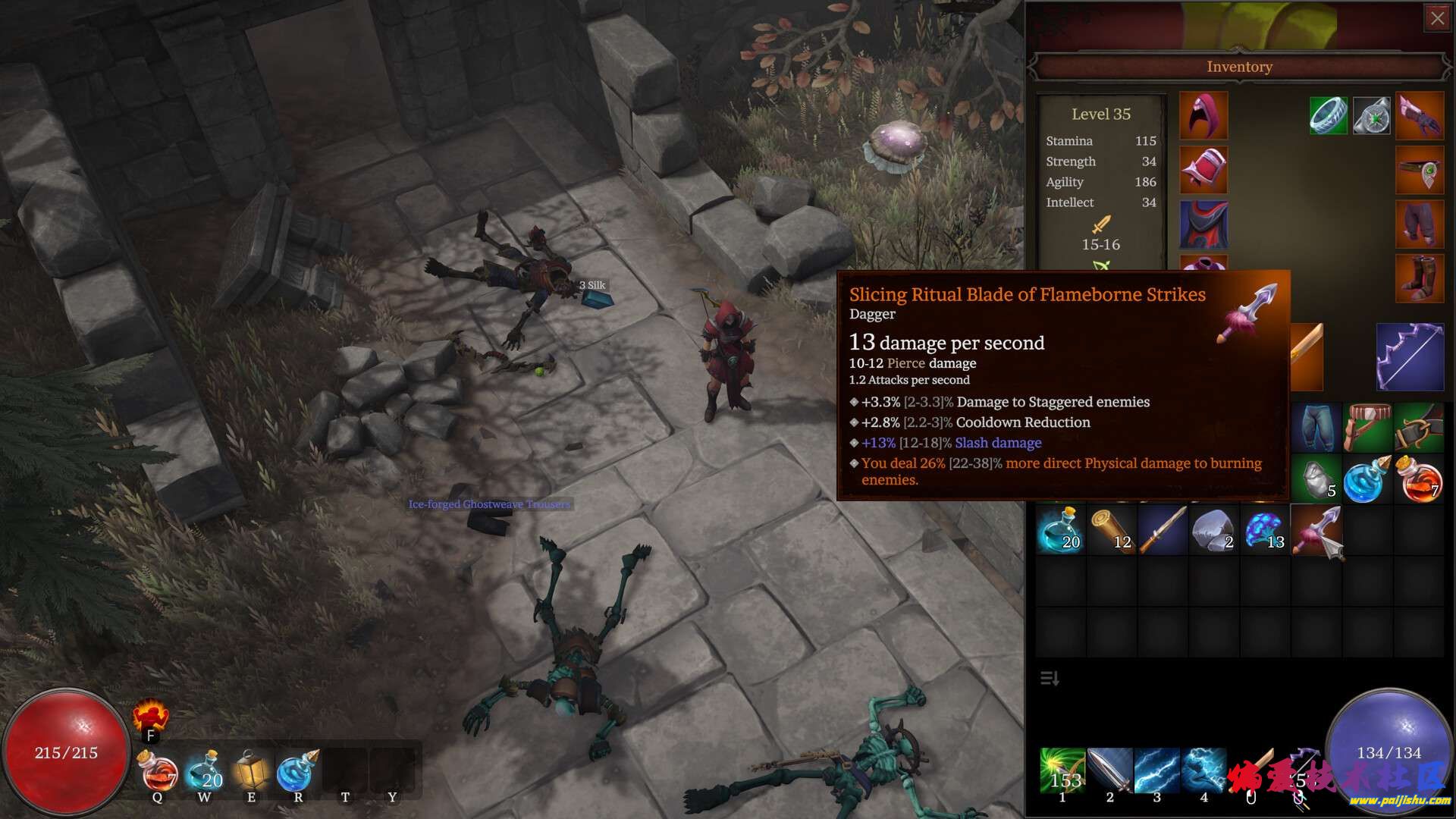The width and height of the screenshot is (1456, 819).
Task: Select the equipped purple bow weapon
Action: coord(1410,357)
